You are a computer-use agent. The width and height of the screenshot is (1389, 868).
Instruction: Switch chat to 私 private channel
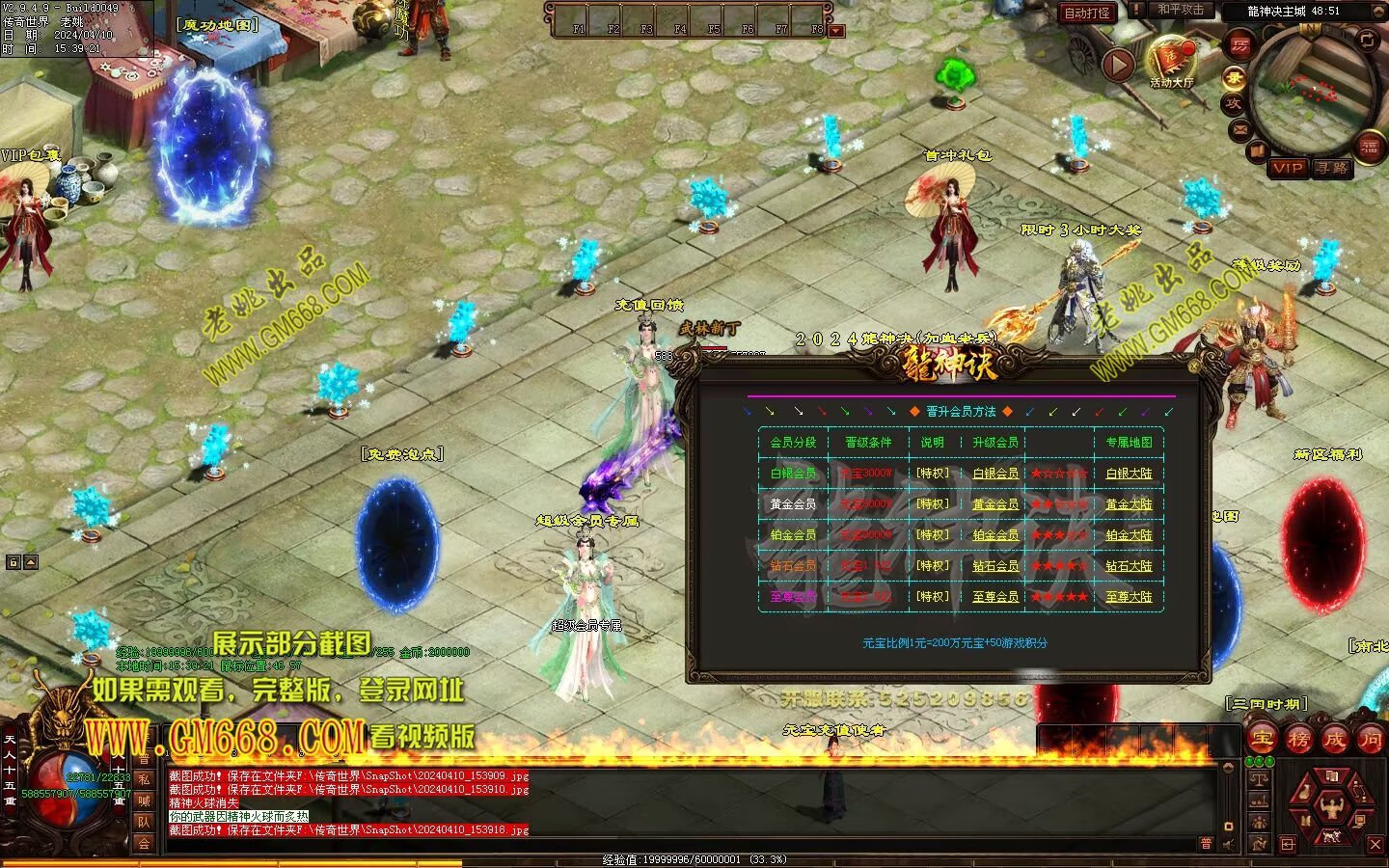[x=144, y=778]
